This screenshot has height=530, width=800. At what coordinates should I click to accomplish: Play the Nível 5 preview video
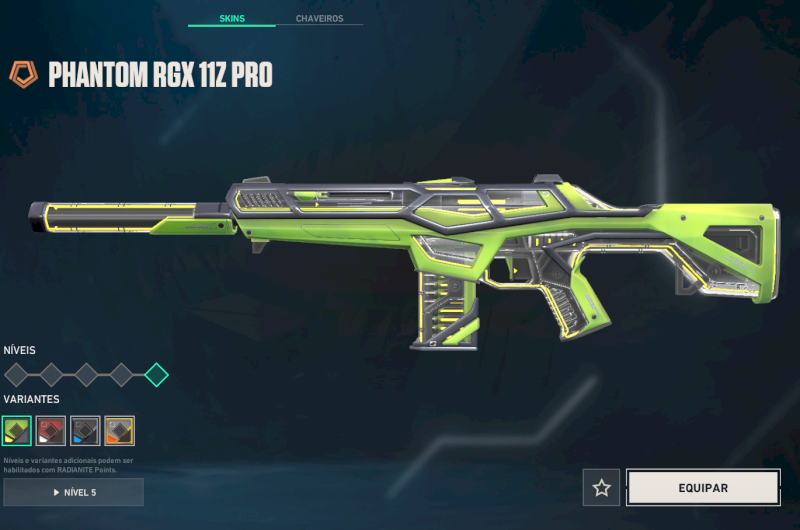(x=73, y=492)
